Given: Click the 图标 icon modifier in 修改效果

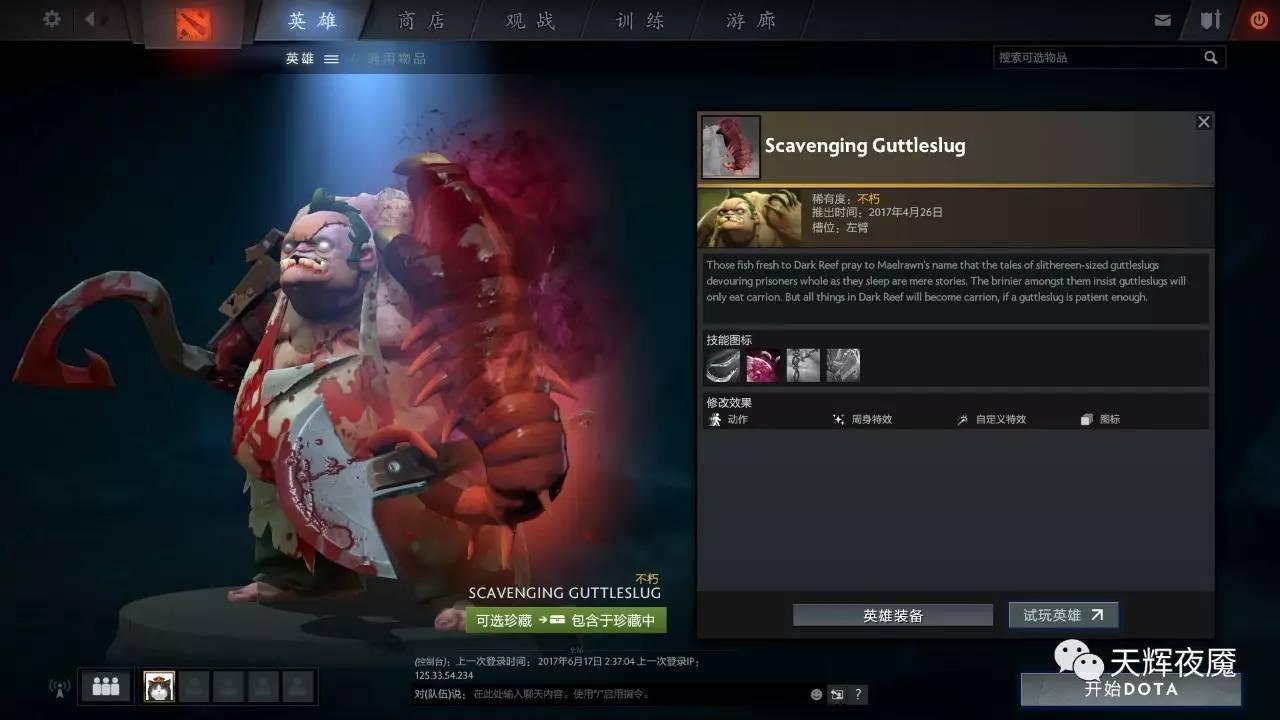Looking at the screenshot, I should pos(1086,419).
